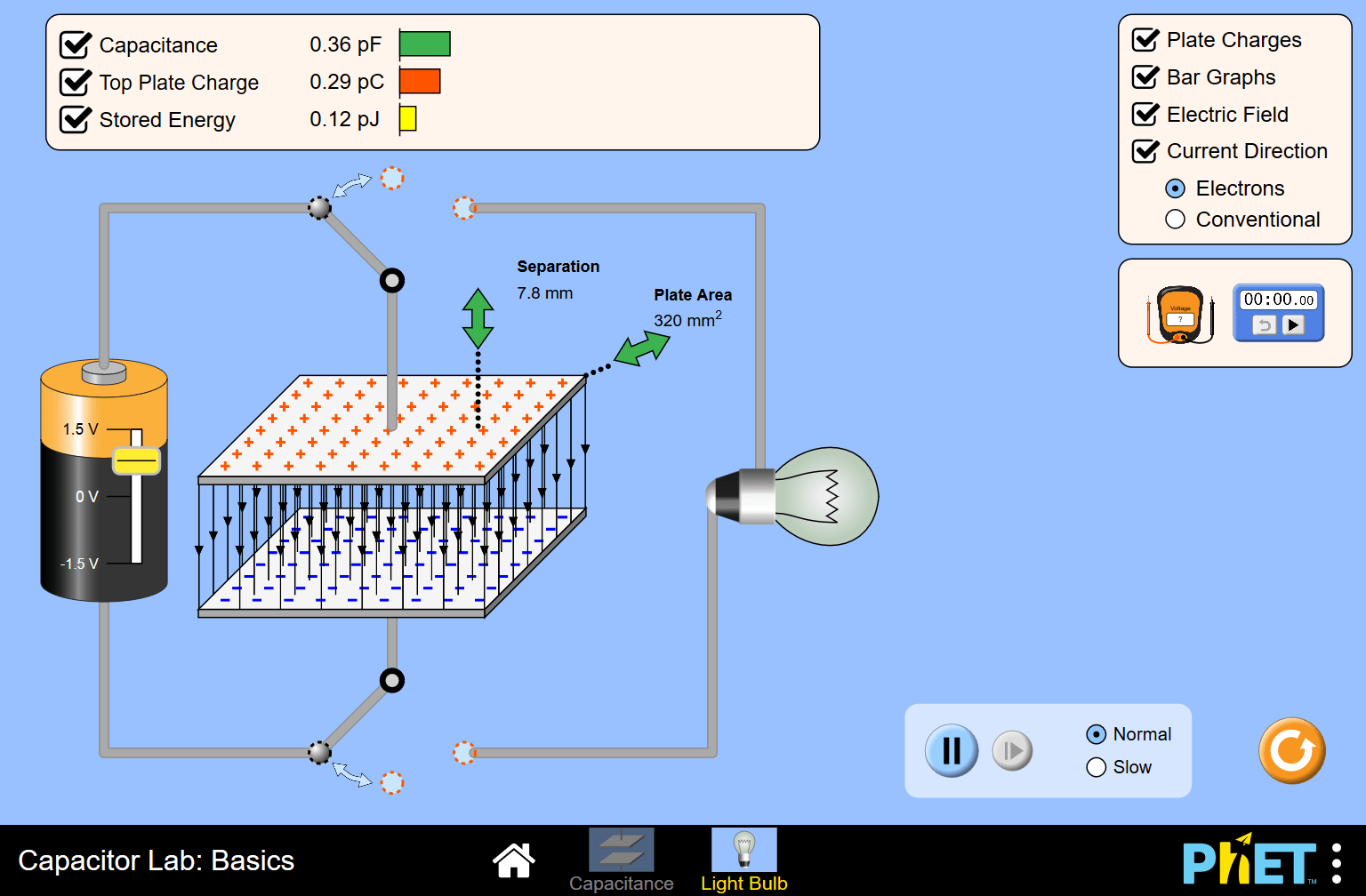Pause the simulation
This screenshot has height=896, width=1366.
(x=951, y=750)
